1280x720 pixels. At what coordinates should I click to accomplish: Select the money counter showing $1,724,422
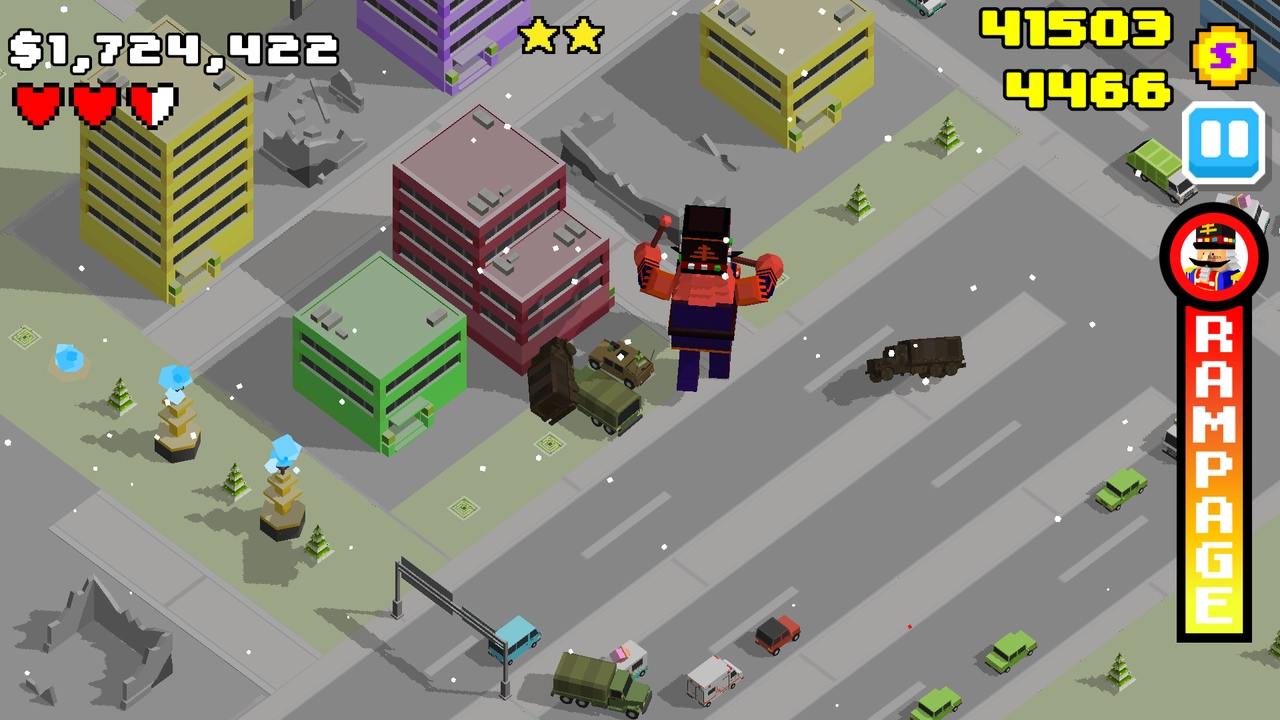(x=170, y=45)
